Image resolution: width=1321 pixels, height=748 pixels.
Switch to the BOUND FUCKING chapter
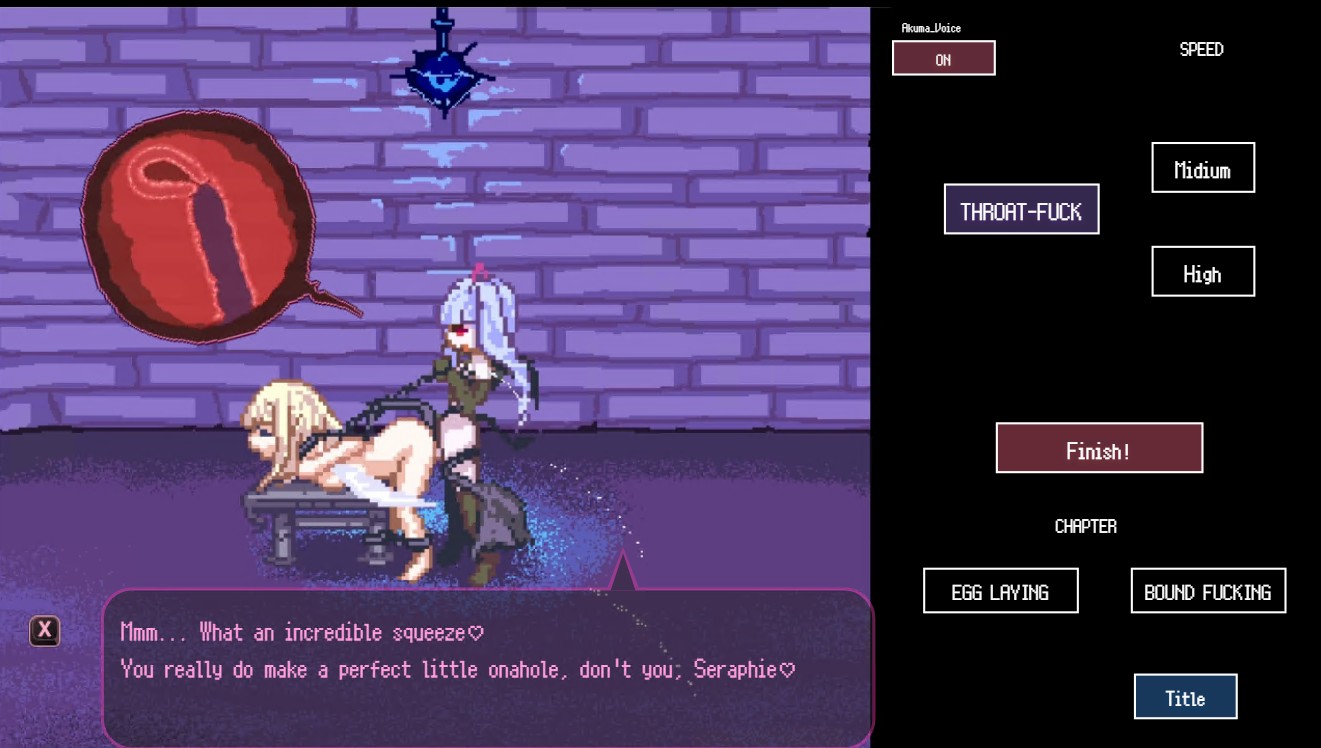tap(1207, 591)
